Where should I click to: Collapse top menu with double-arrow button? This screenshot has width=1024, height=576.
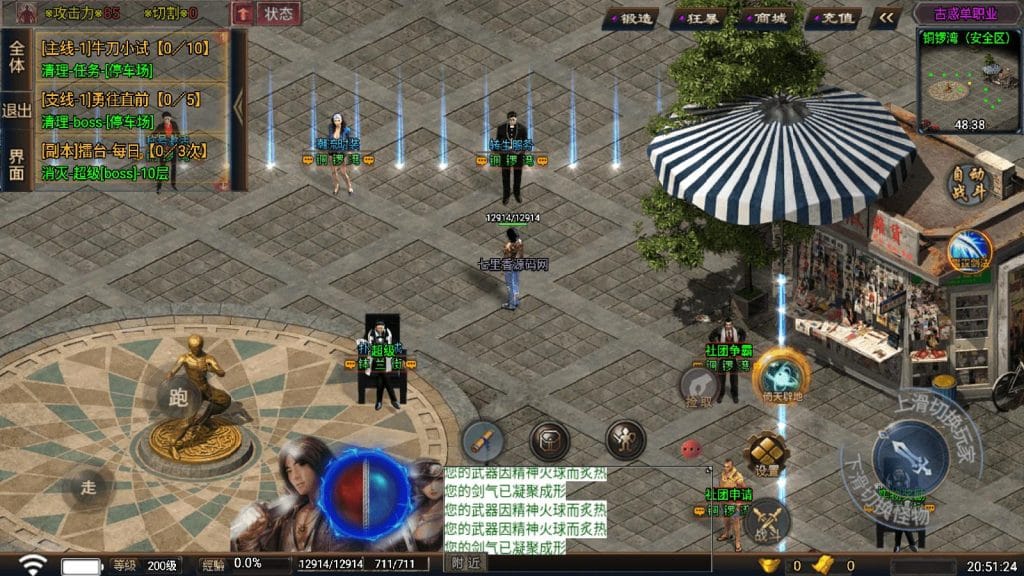click(884, 17)
